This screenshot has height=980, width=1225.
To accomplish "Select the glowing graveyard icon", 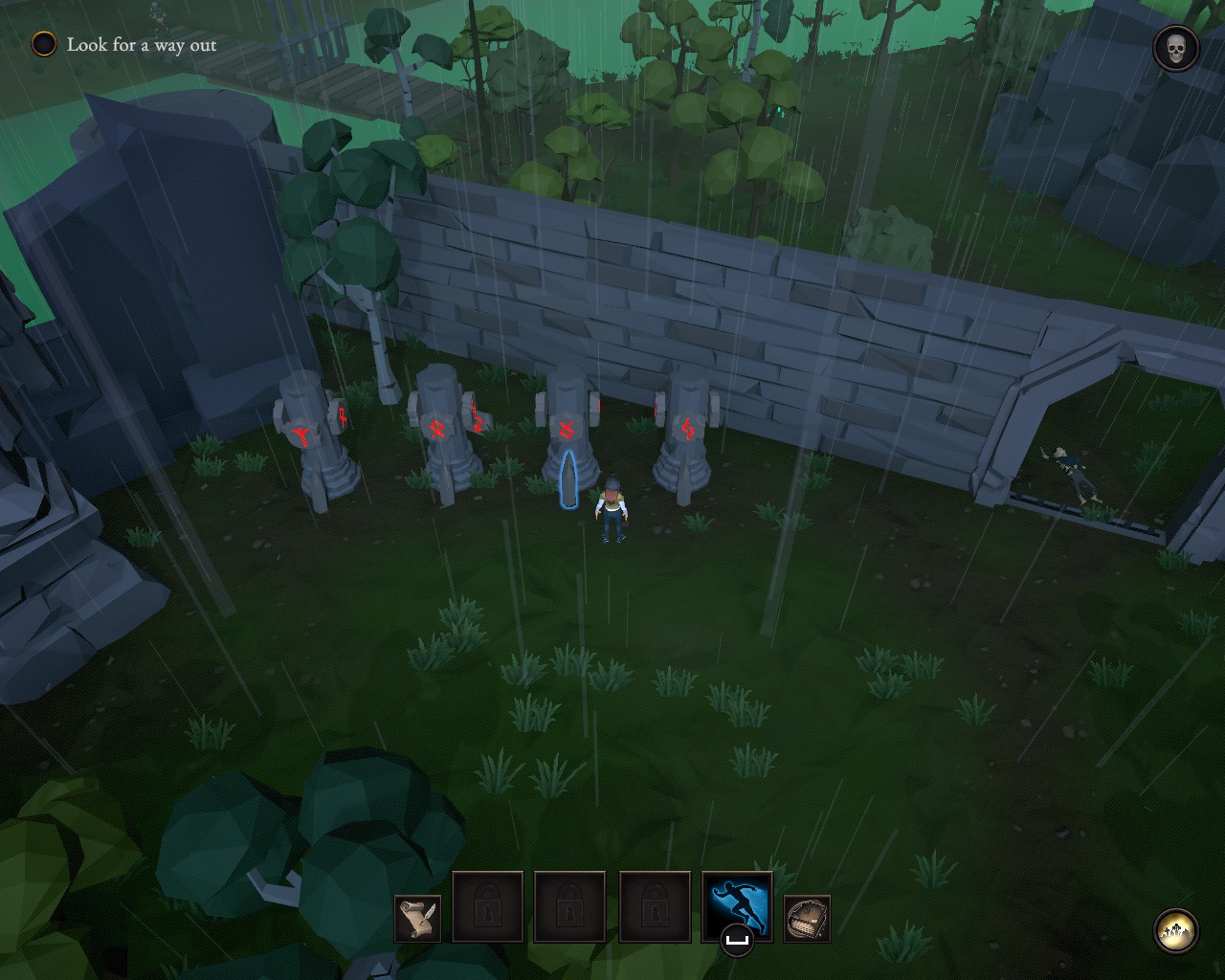I will point(1176,931).
